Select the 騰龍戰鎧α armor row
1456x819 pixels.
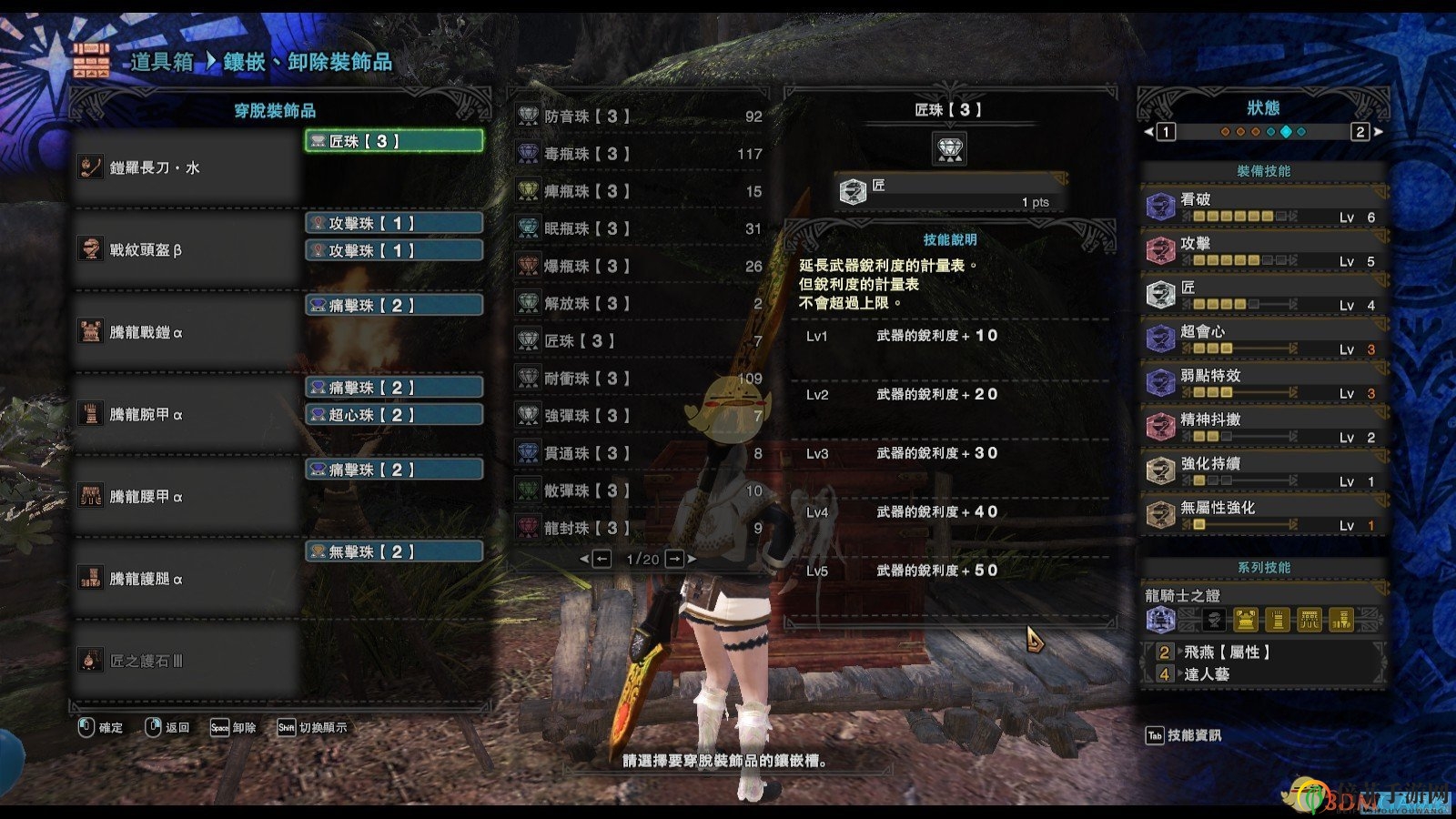(187, 332)
